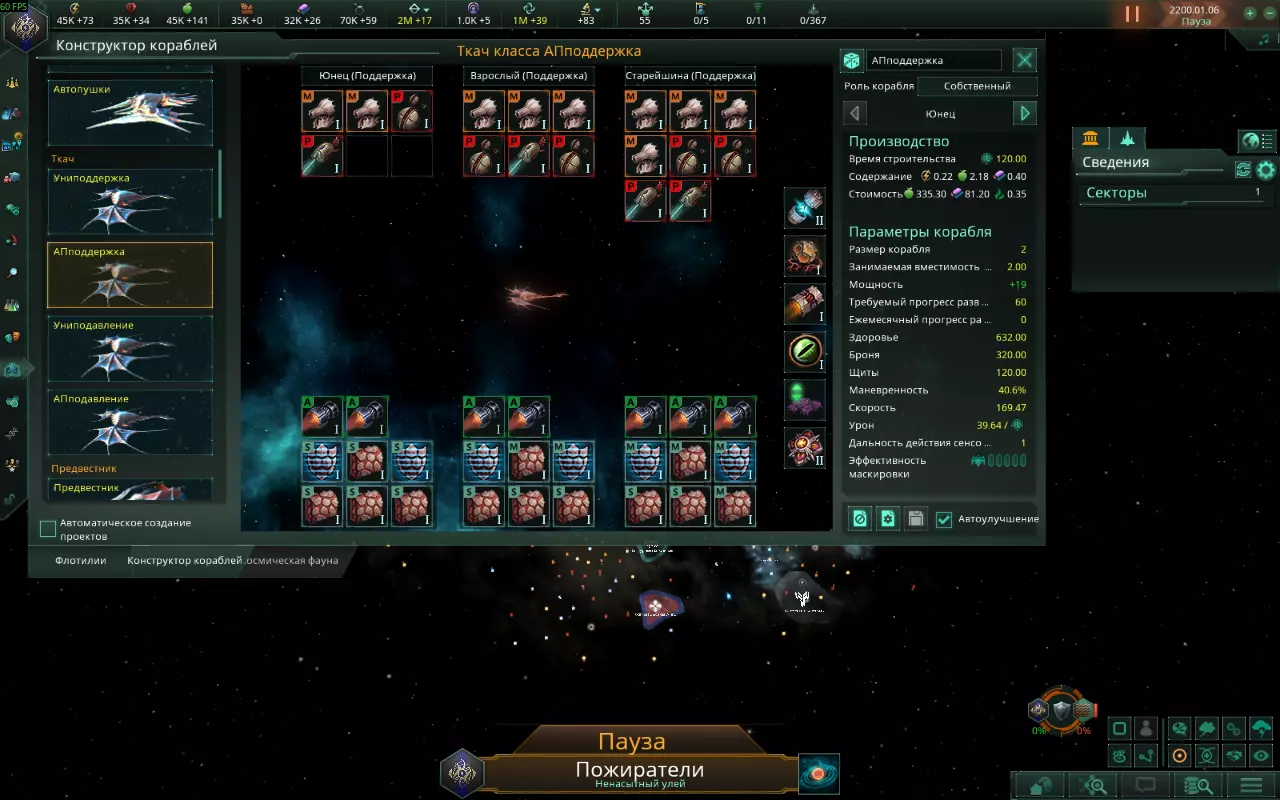This screenshot has height=800, width=1280.
Task: Select the Униподдержка ship design
Action: point(131,201)
